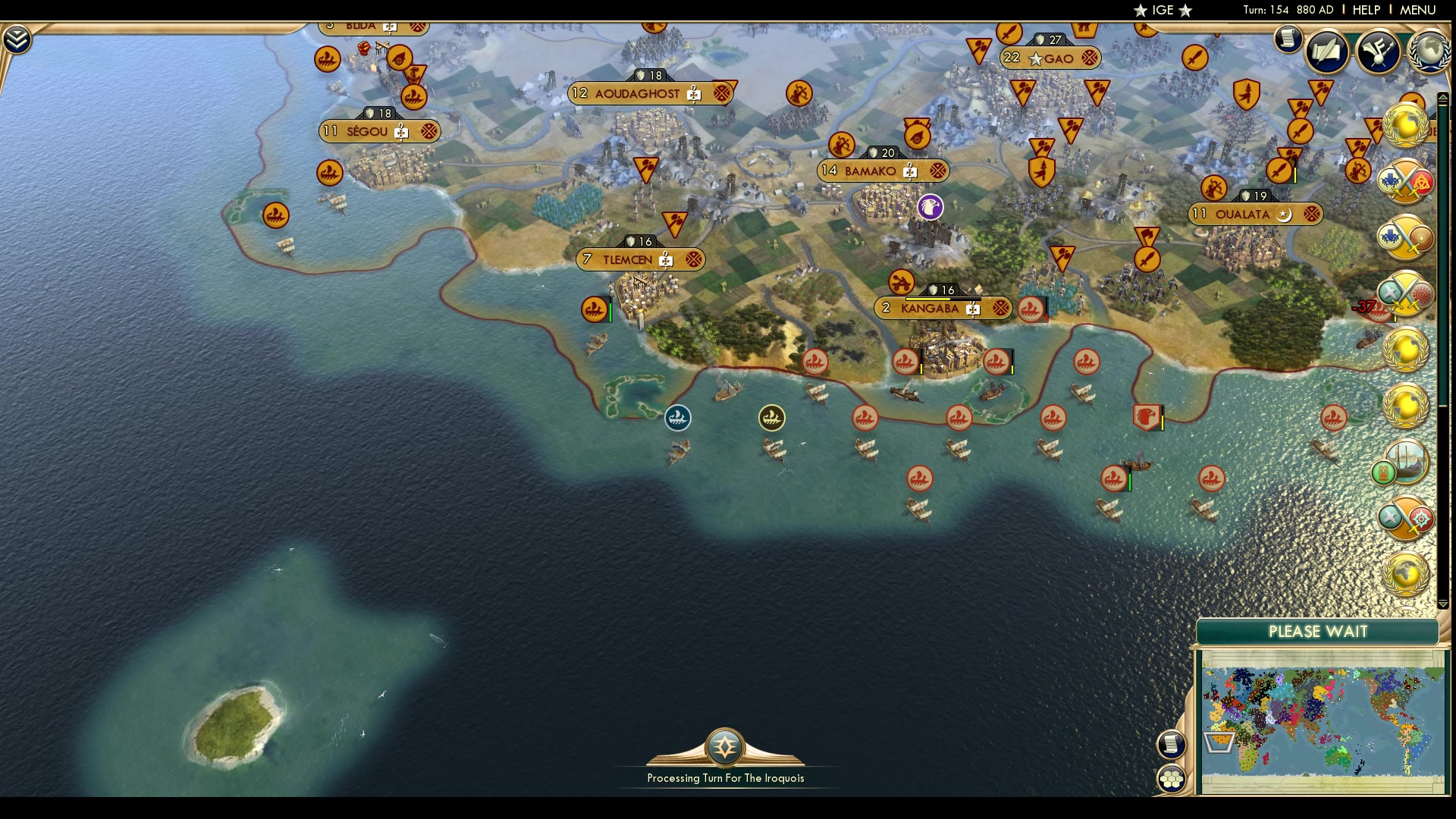The width and height of the screenshot is (1456, 819).
Task: Select the white Trireme ship icon in the ocean
Action: (x=677, y=418)
